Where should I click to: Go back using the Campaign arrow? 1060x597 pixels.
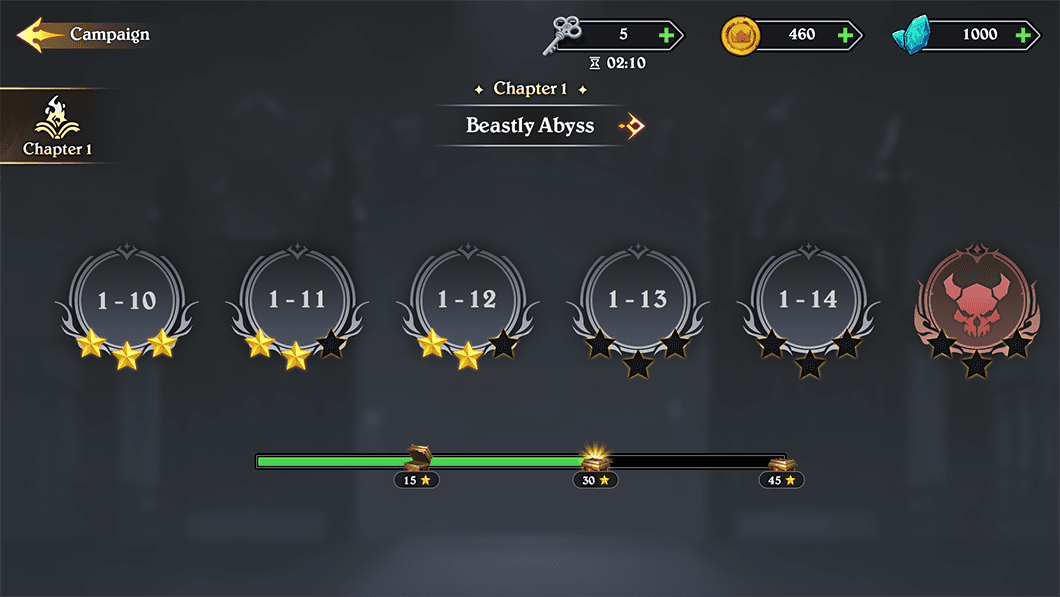(40, 35)
